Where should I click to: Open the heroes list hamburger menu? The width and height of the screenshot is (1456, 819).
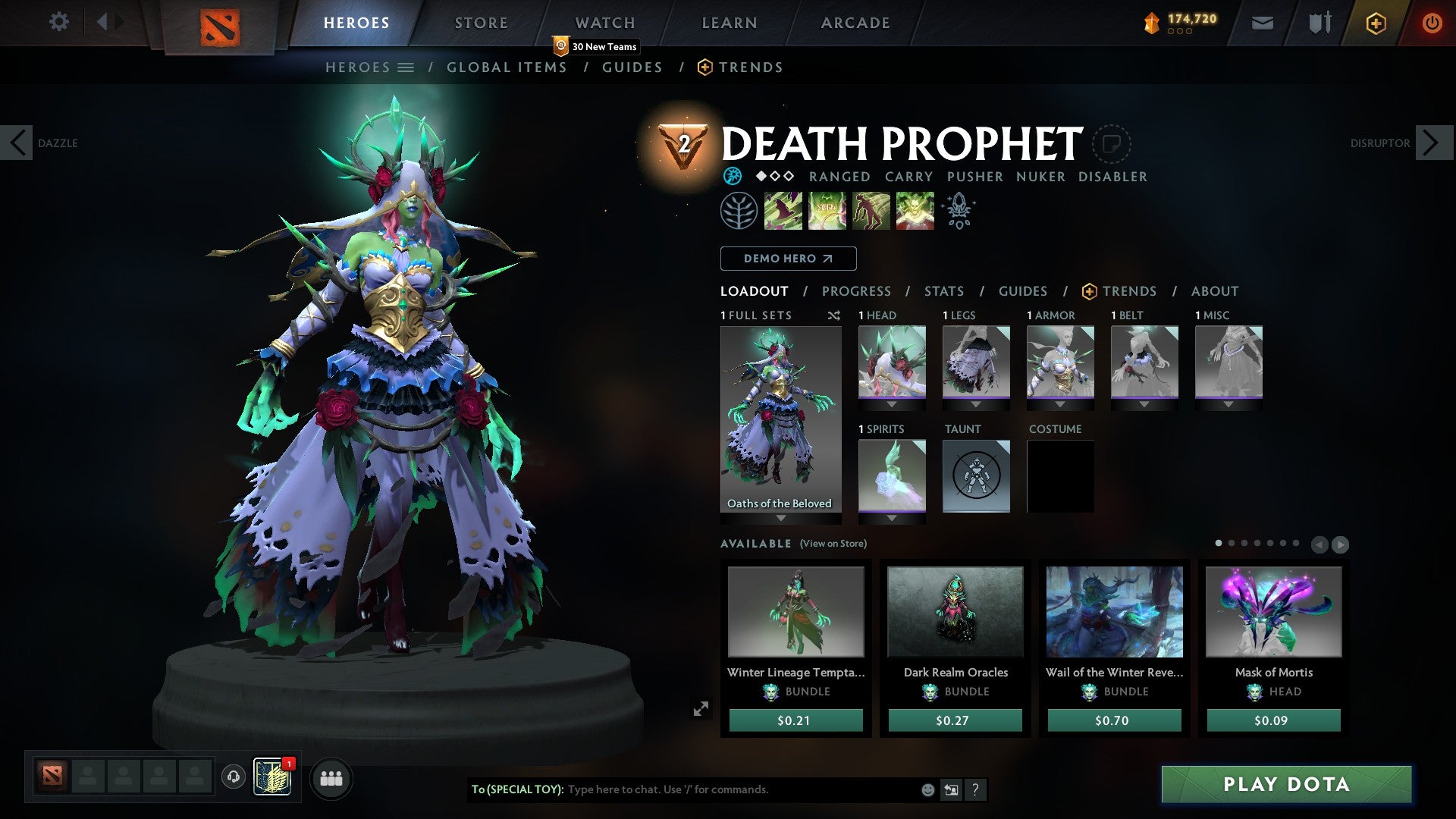(x=407, y=67)
